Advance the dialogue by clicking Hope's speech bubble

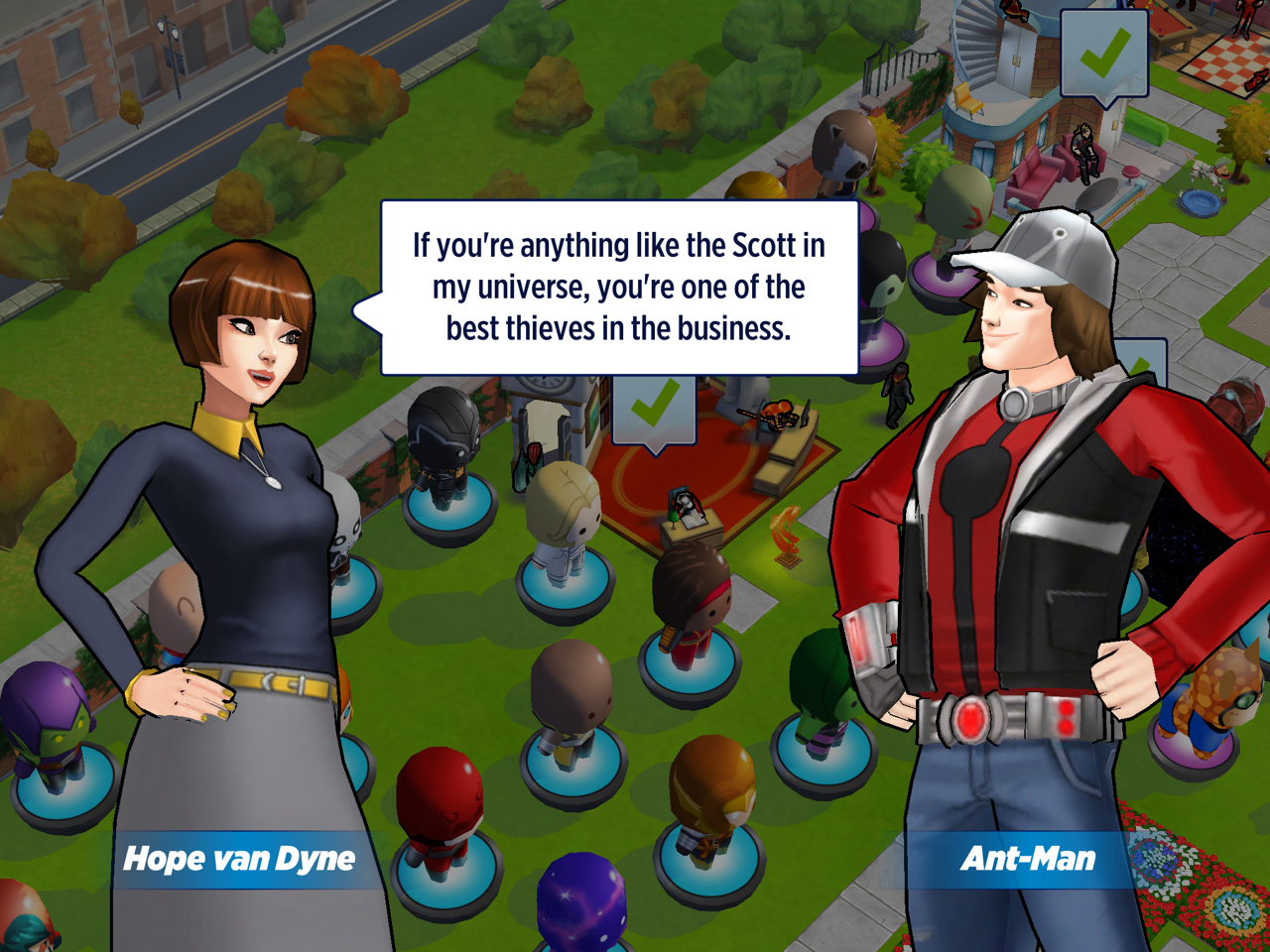coord(619,288)
